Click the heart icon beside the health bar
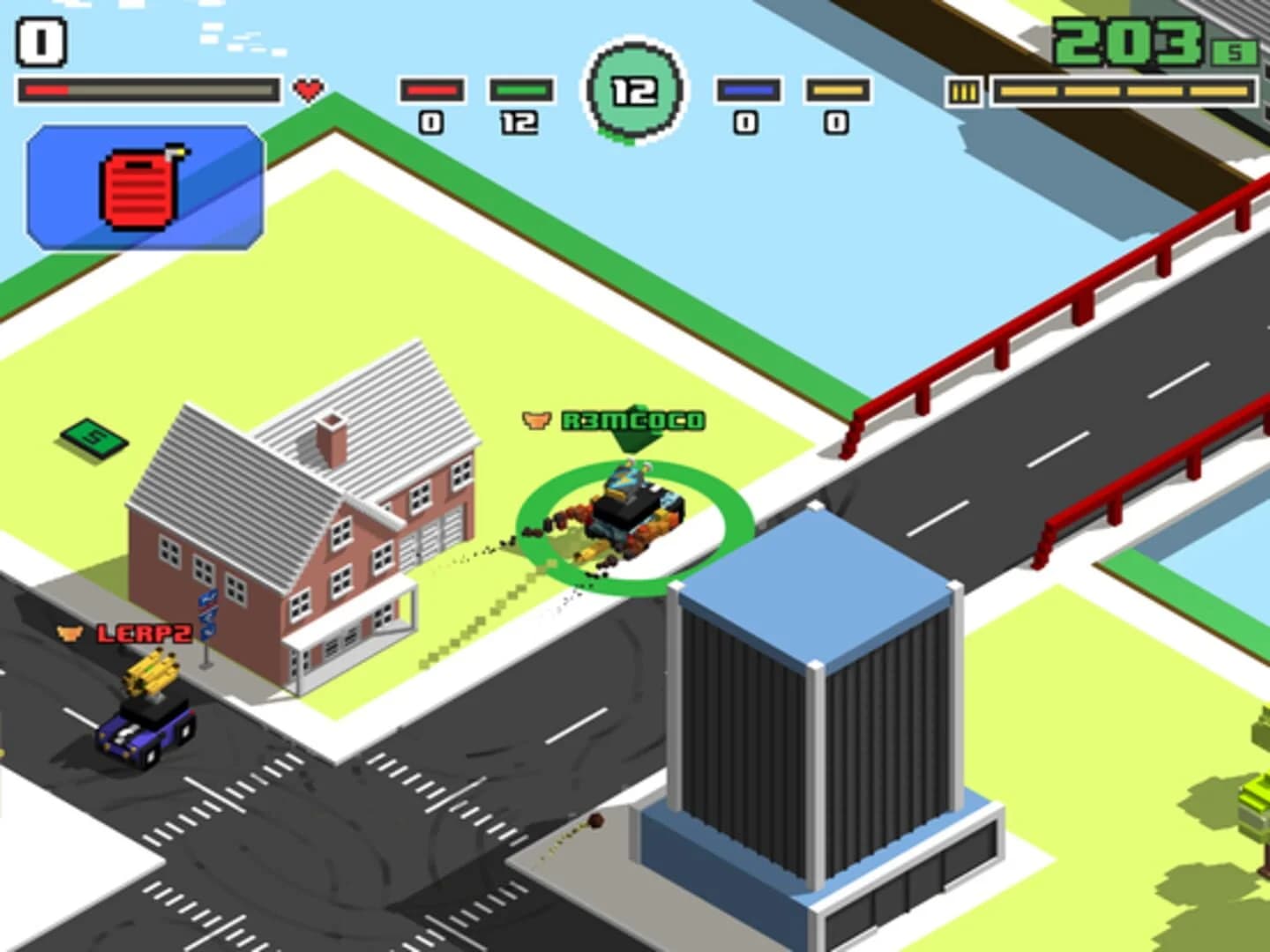The height and width of the screenshot is (952, 1270). [308, 88]
